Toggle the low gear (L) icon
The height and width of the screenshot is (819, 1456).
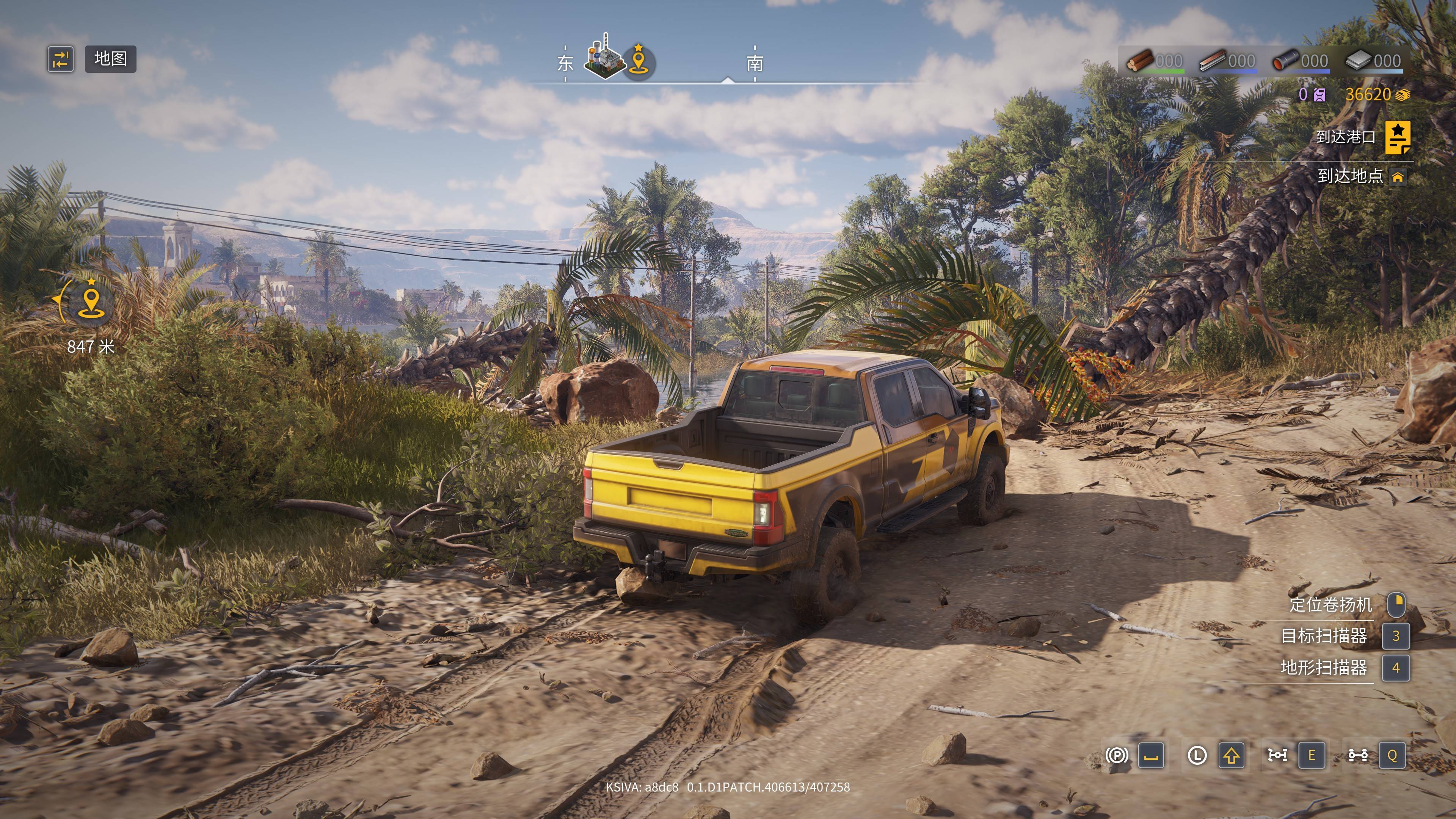(1197, 755)
